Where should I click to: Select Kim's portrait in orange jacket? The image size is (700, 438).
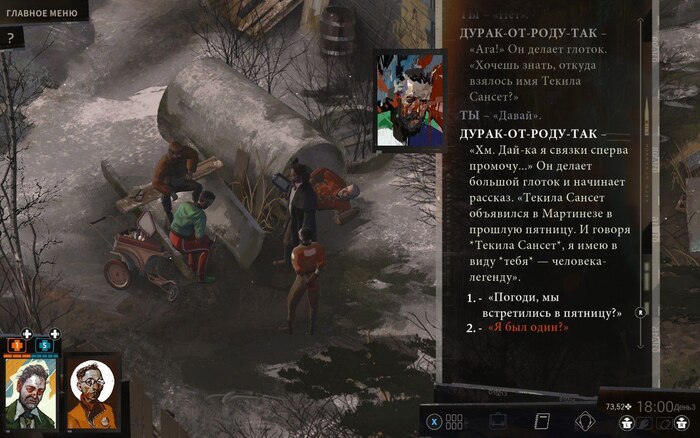[x=92, y=392]
